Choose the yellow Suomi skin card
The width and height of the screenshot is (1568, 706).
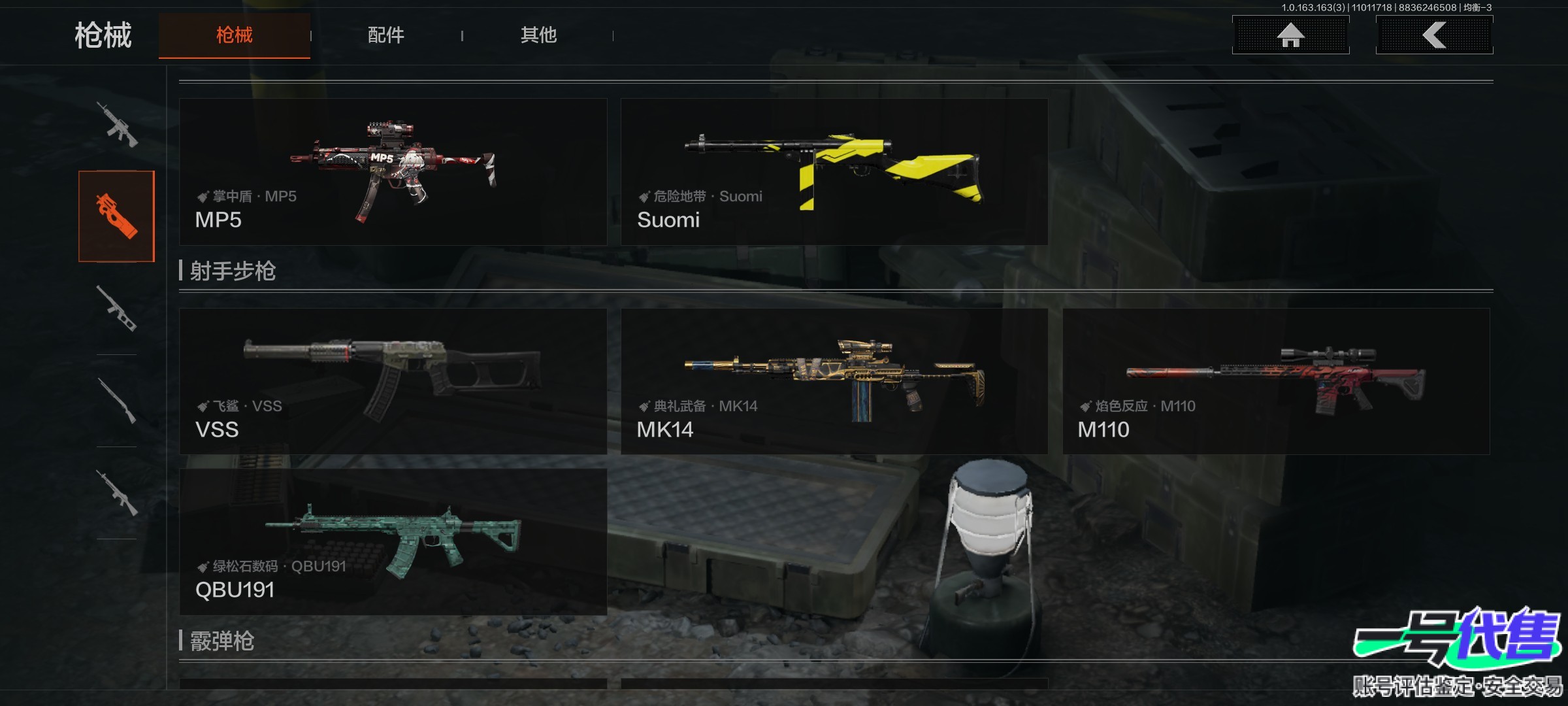coord(834,172)
